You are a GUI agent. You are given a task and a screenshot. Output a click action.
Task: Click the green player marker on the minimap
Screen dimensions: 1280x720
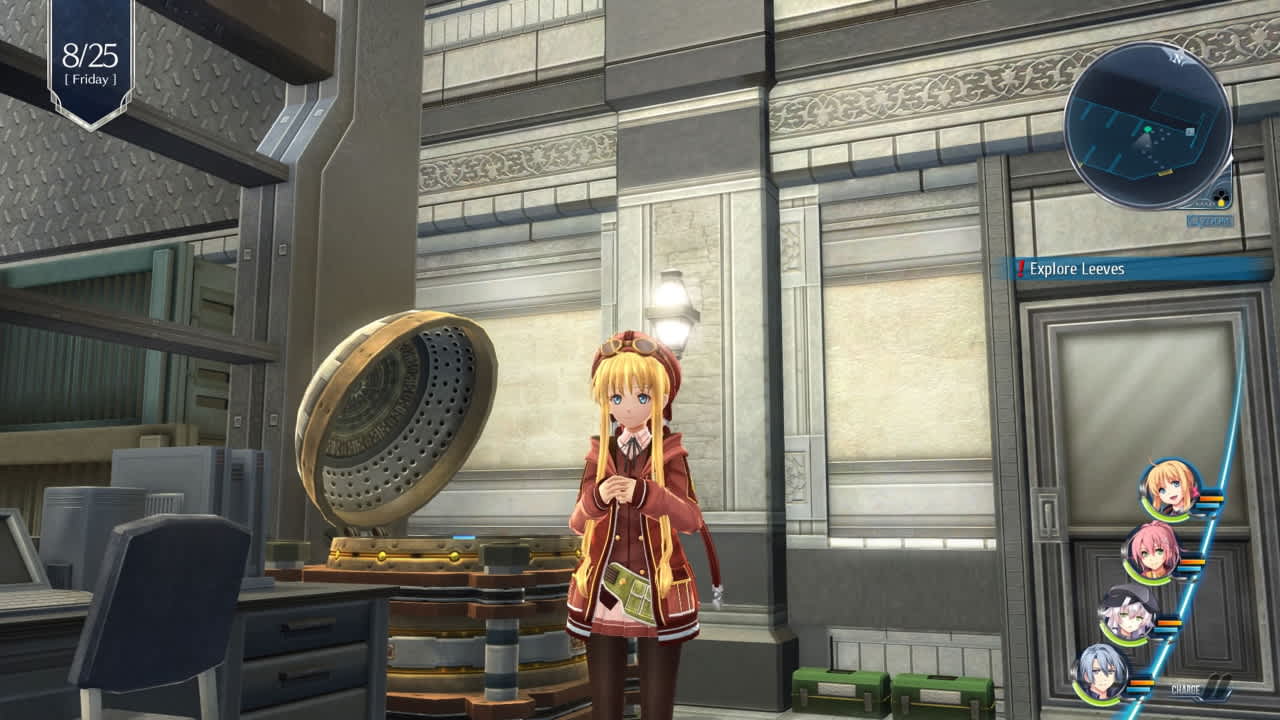tap(1147, 130)
